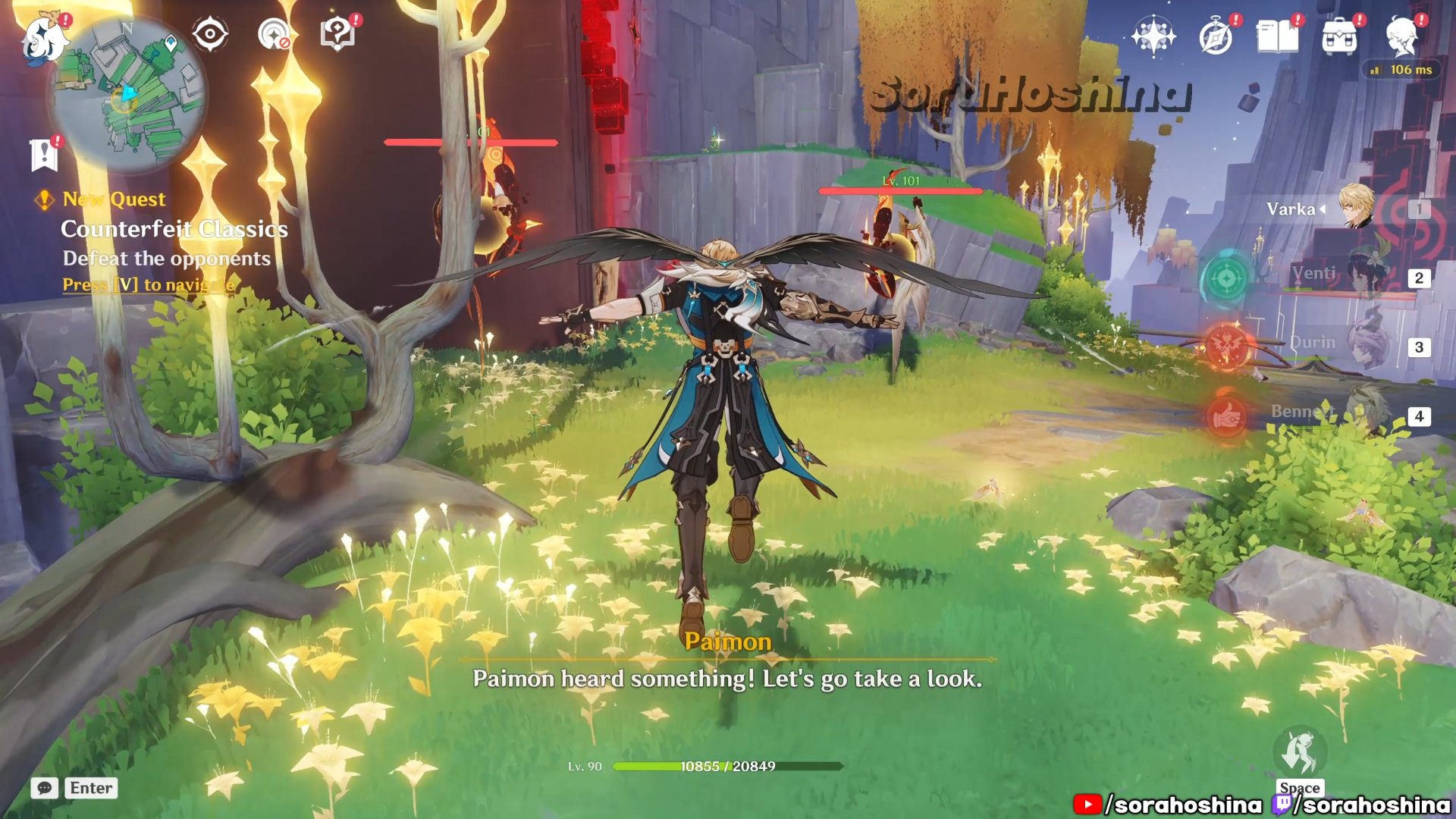
Task: Open the book-shaped guide icon
Action: (x=1277, y=36)
